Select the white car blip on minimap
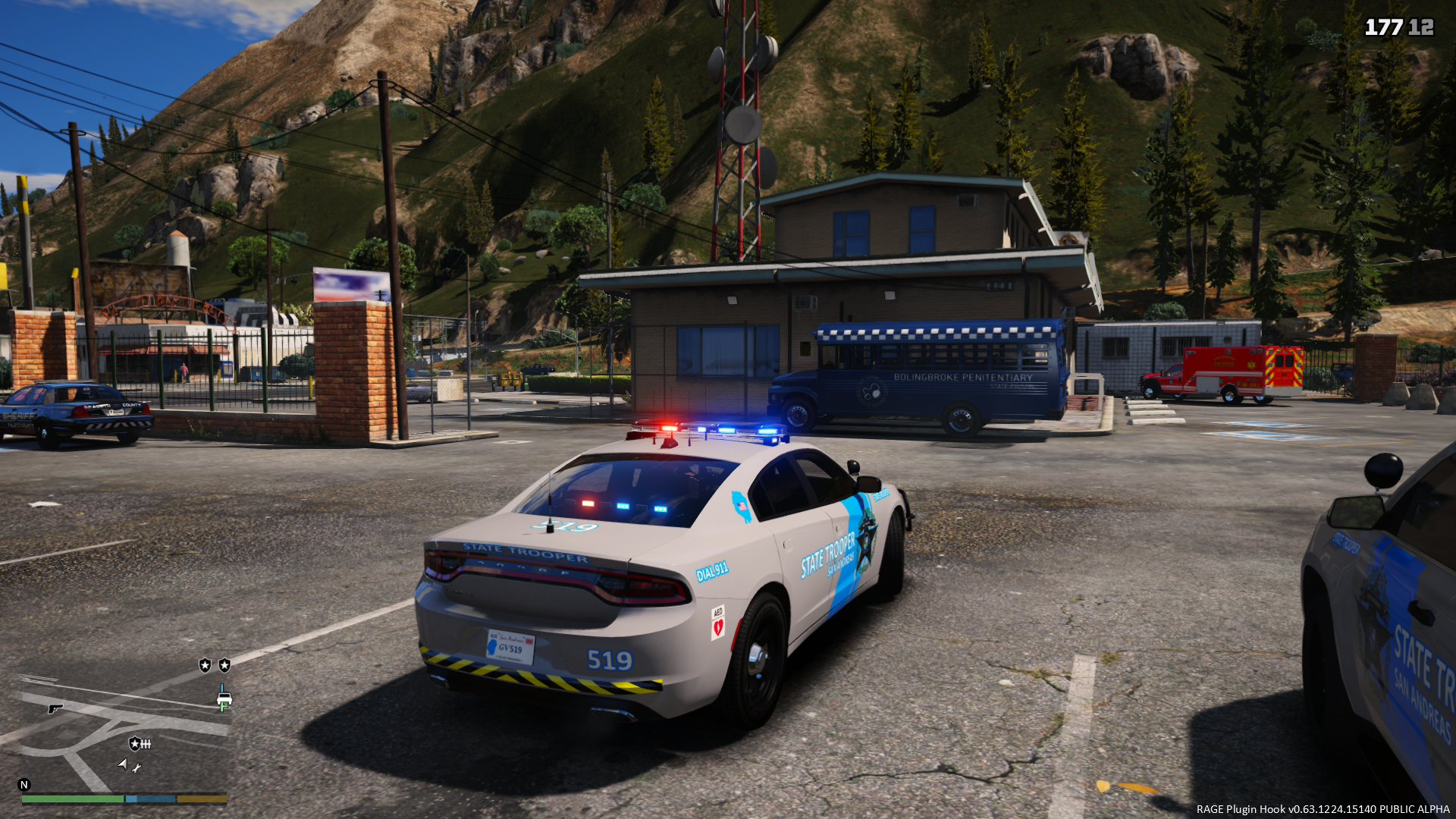 224,699
